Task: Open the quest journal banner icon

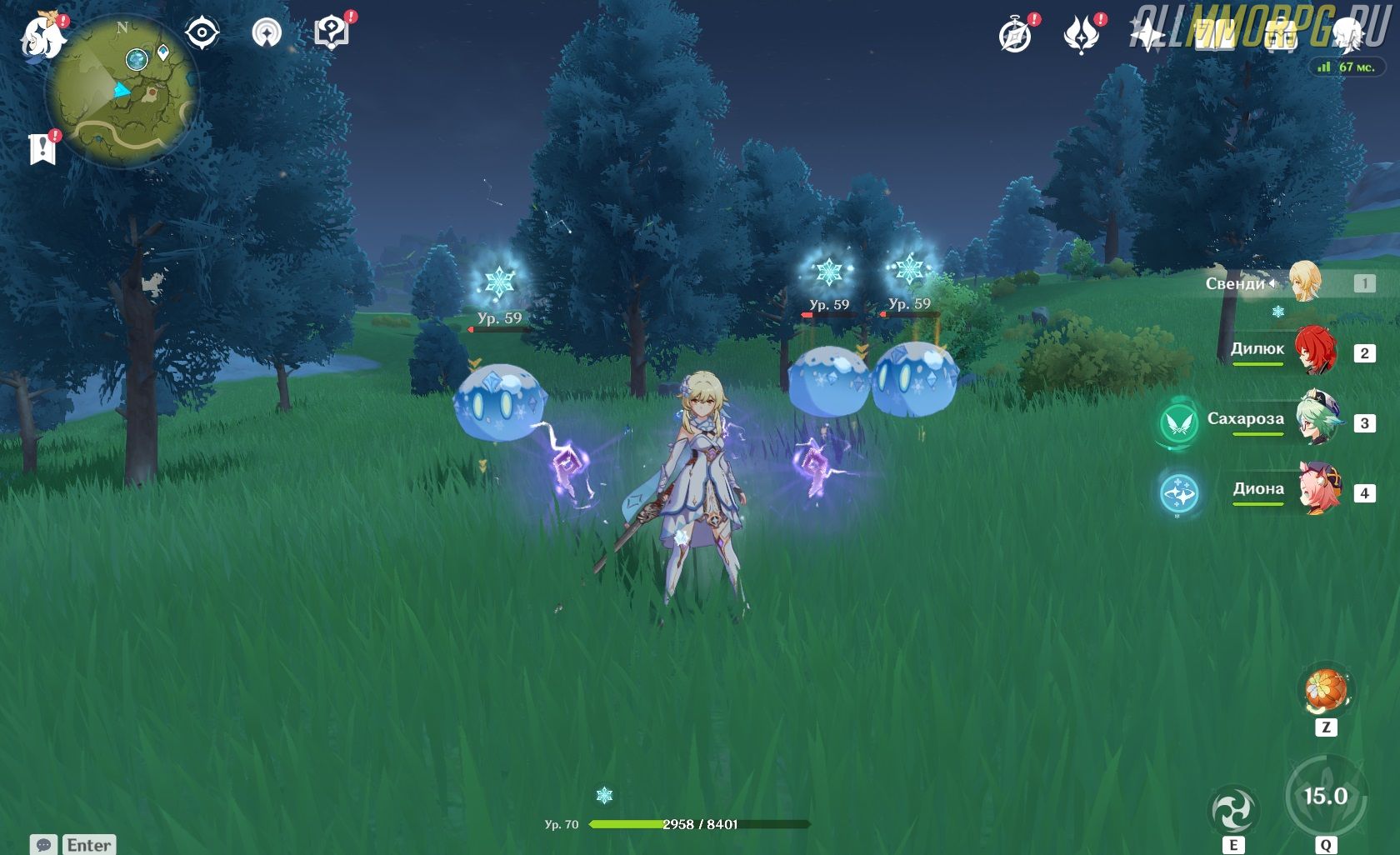Action: coord(42,149)
